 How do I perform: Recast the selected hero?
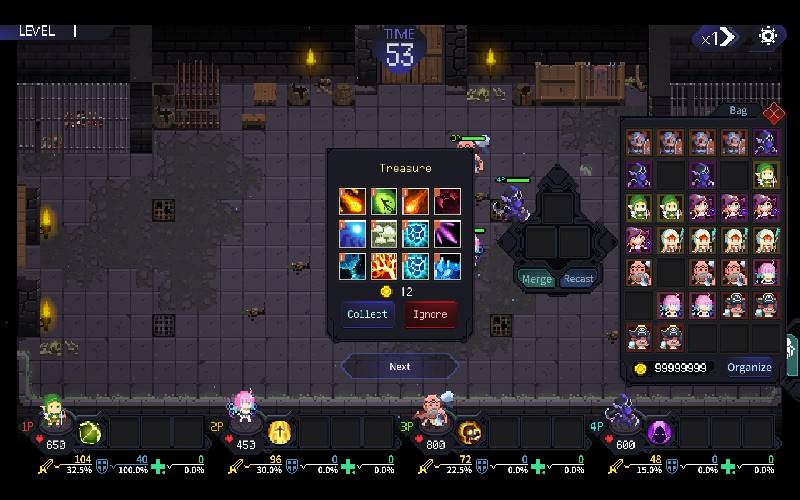pyautogui.click(x=578, y=279)
